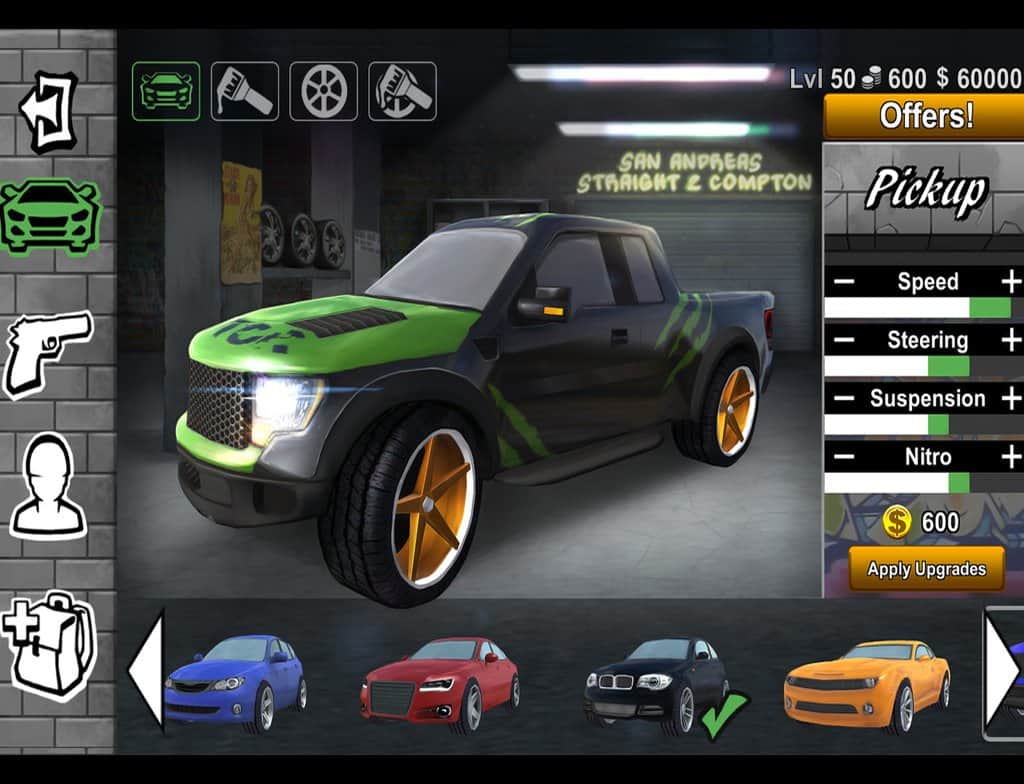Switch to the rightmost paint decal tab
Image resolution: width=1024 pixels, height=784 pixels.
click(x=402, y=92)
